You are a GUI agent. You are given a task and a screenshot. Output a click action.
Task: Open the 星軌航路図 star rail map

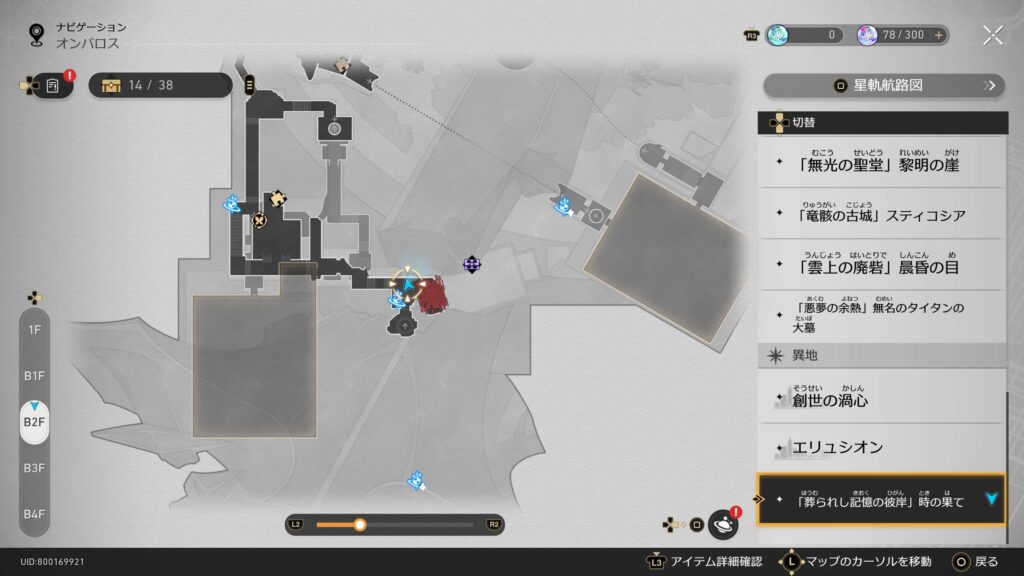pos(884,85)
